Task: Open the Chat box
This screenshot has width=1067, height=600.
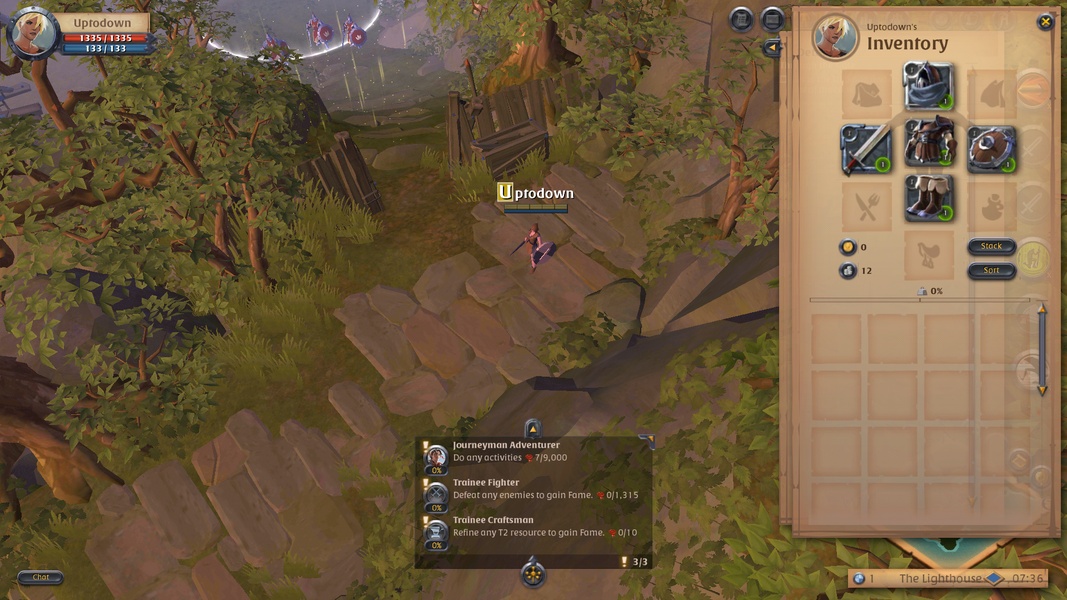Action: click(x=41, y=577)
